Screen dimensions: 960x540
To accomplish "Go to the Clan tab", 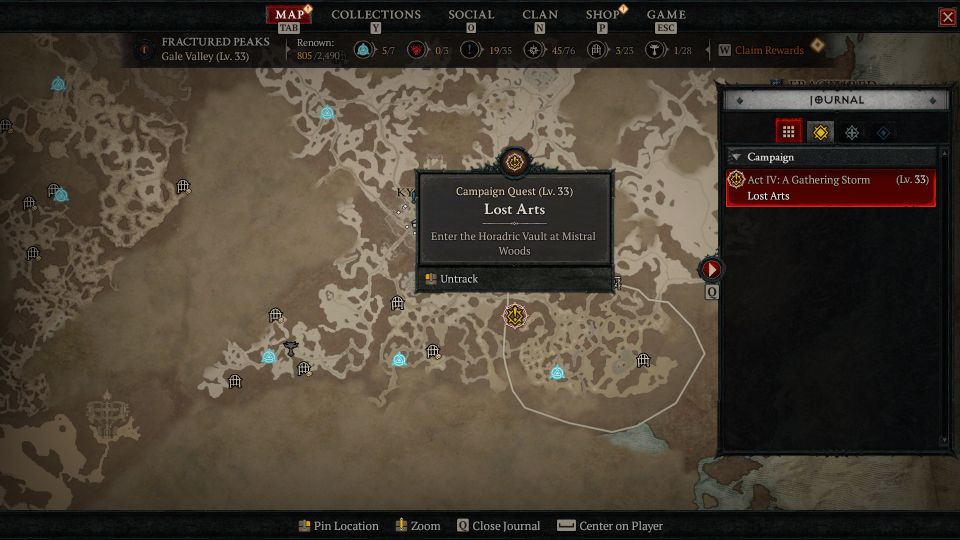I will click(x=540, y=15).
